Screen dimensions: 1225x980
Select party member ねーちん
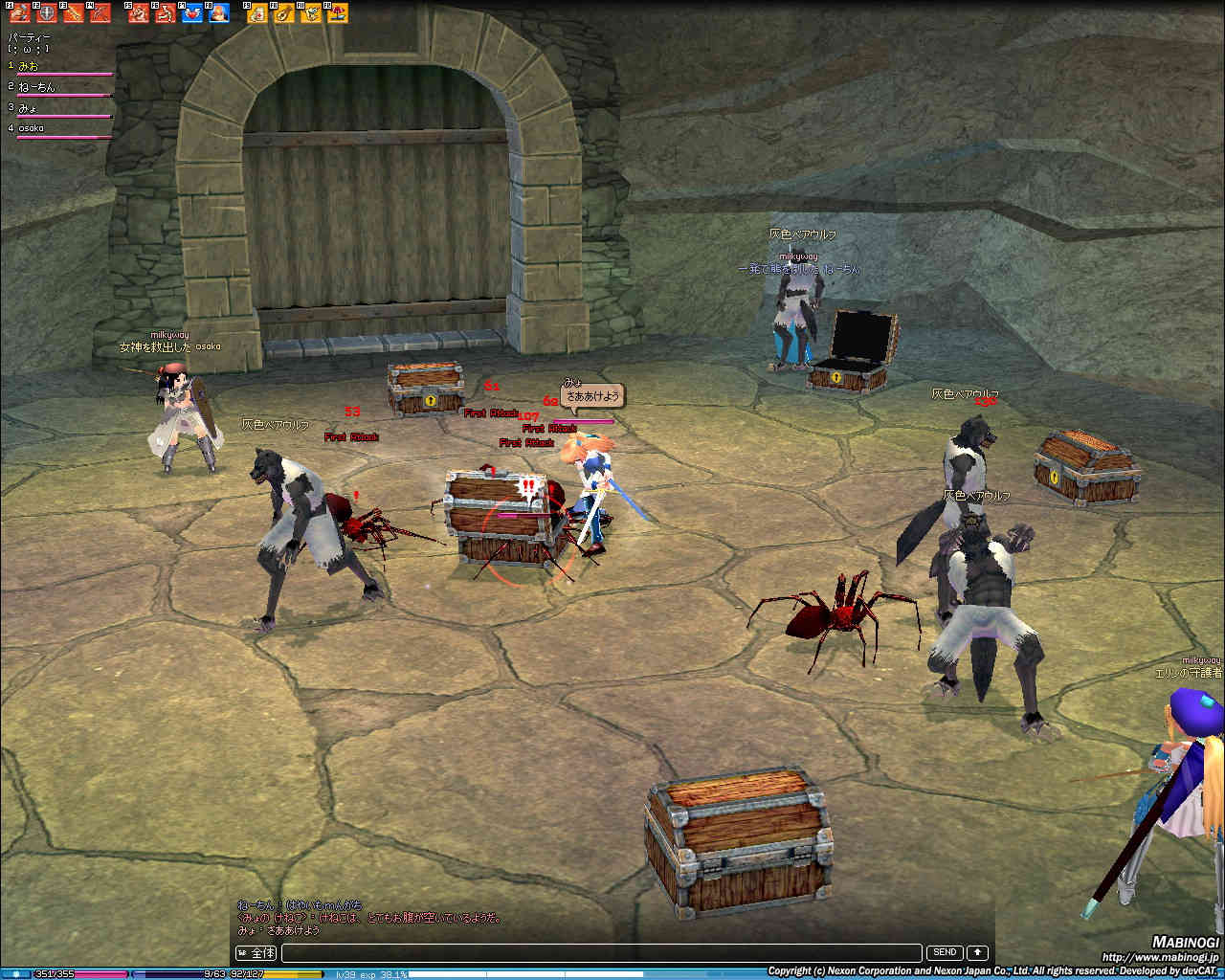(x=36, y=87)
